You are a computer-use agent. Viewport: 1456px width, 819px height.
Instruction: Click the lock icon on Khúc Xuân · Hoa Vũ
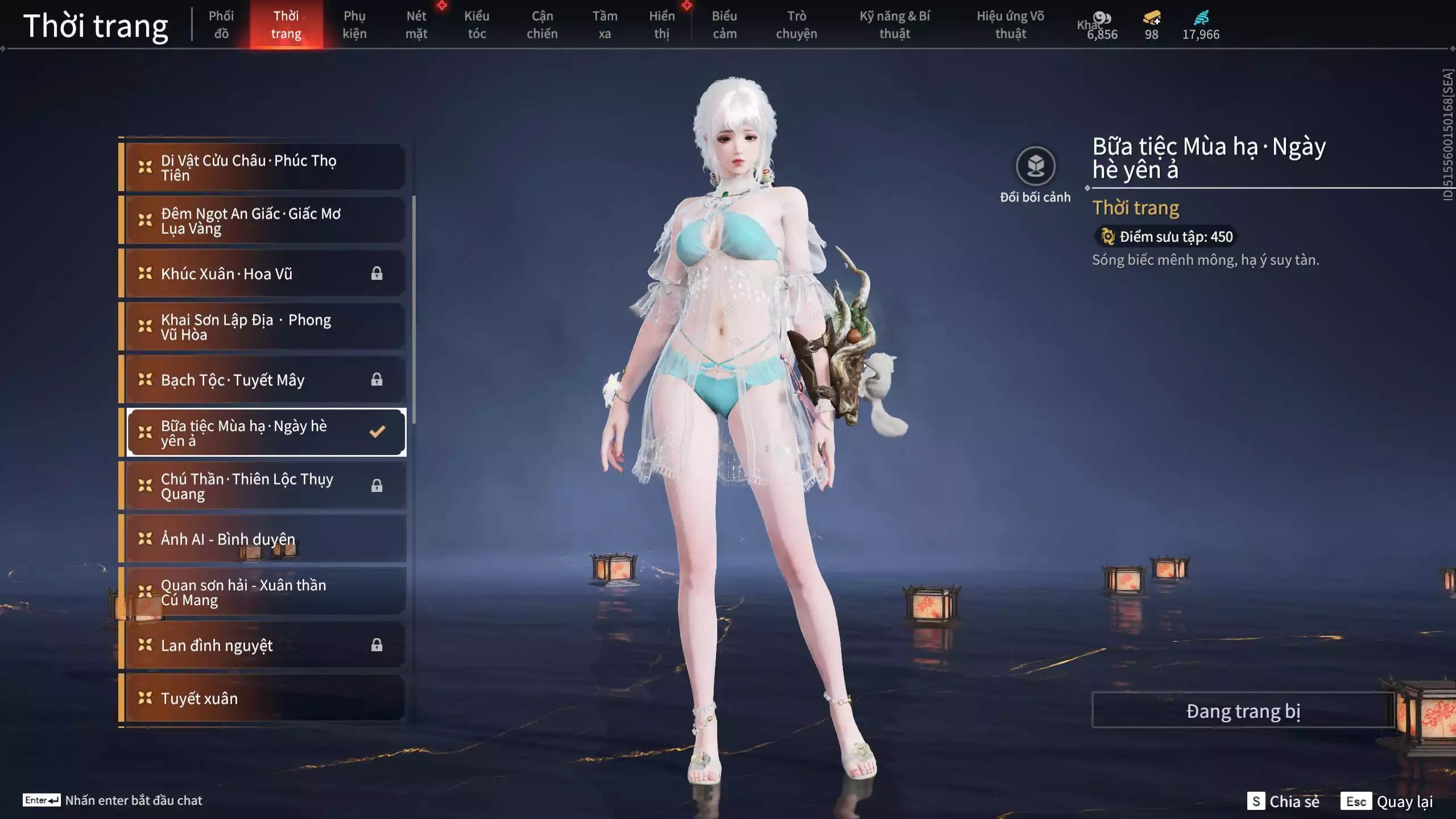(x=377, y=273)
